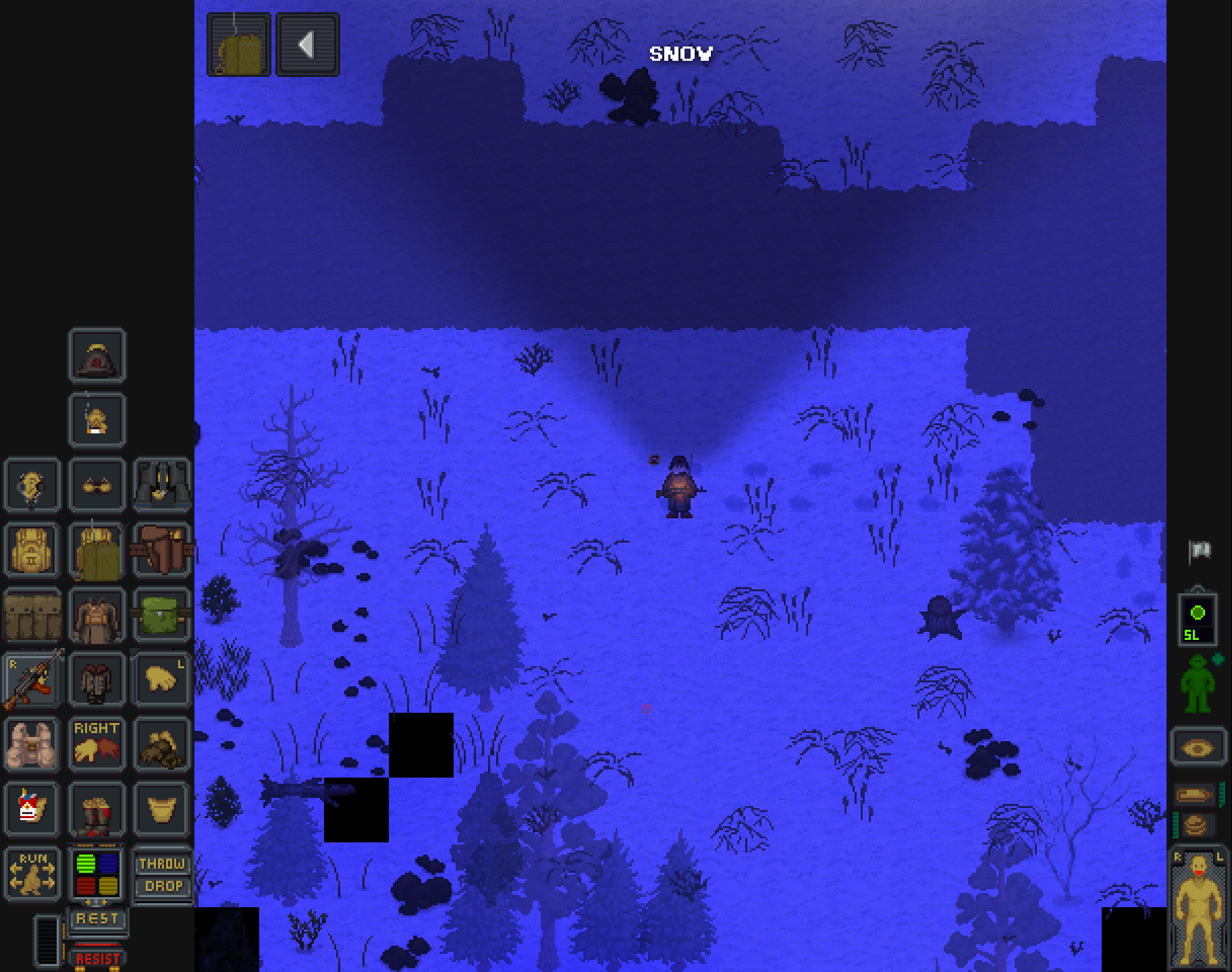The height and width of the screenshot is (972, 1232).
Task: Open the olive bag icon at top
Action: 239,45
